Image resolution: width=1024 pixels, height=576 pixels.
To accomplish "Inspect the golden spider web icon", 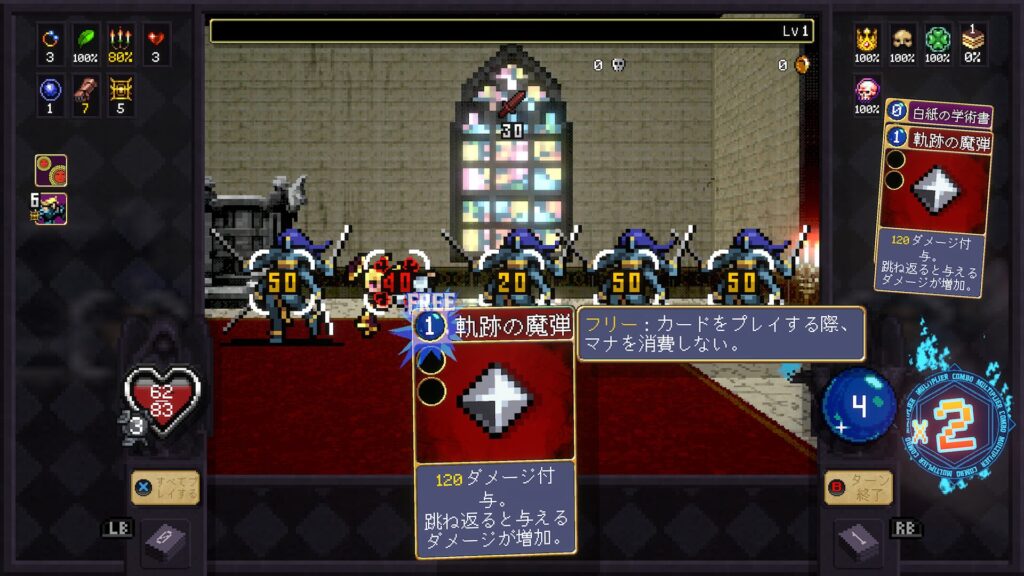I will point(121,93).
